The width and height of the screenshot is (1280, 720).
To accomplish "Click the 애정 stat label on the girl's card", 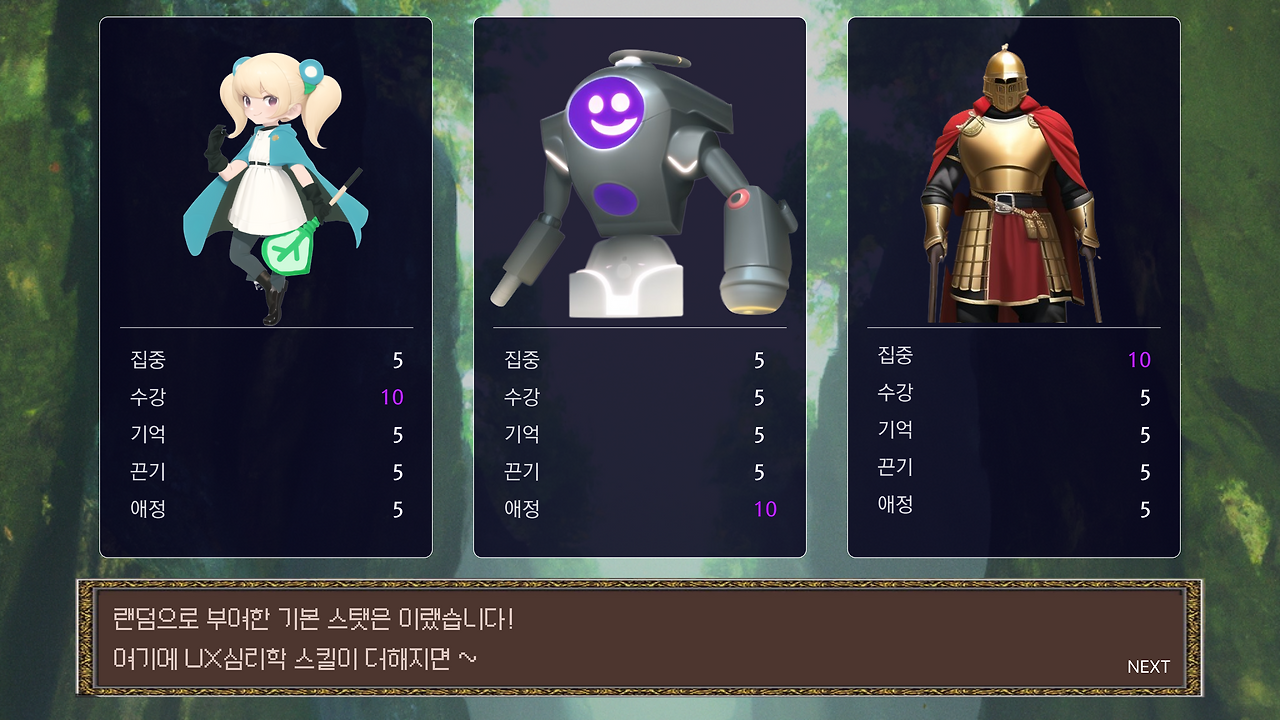I will click(x=145, y=509).
